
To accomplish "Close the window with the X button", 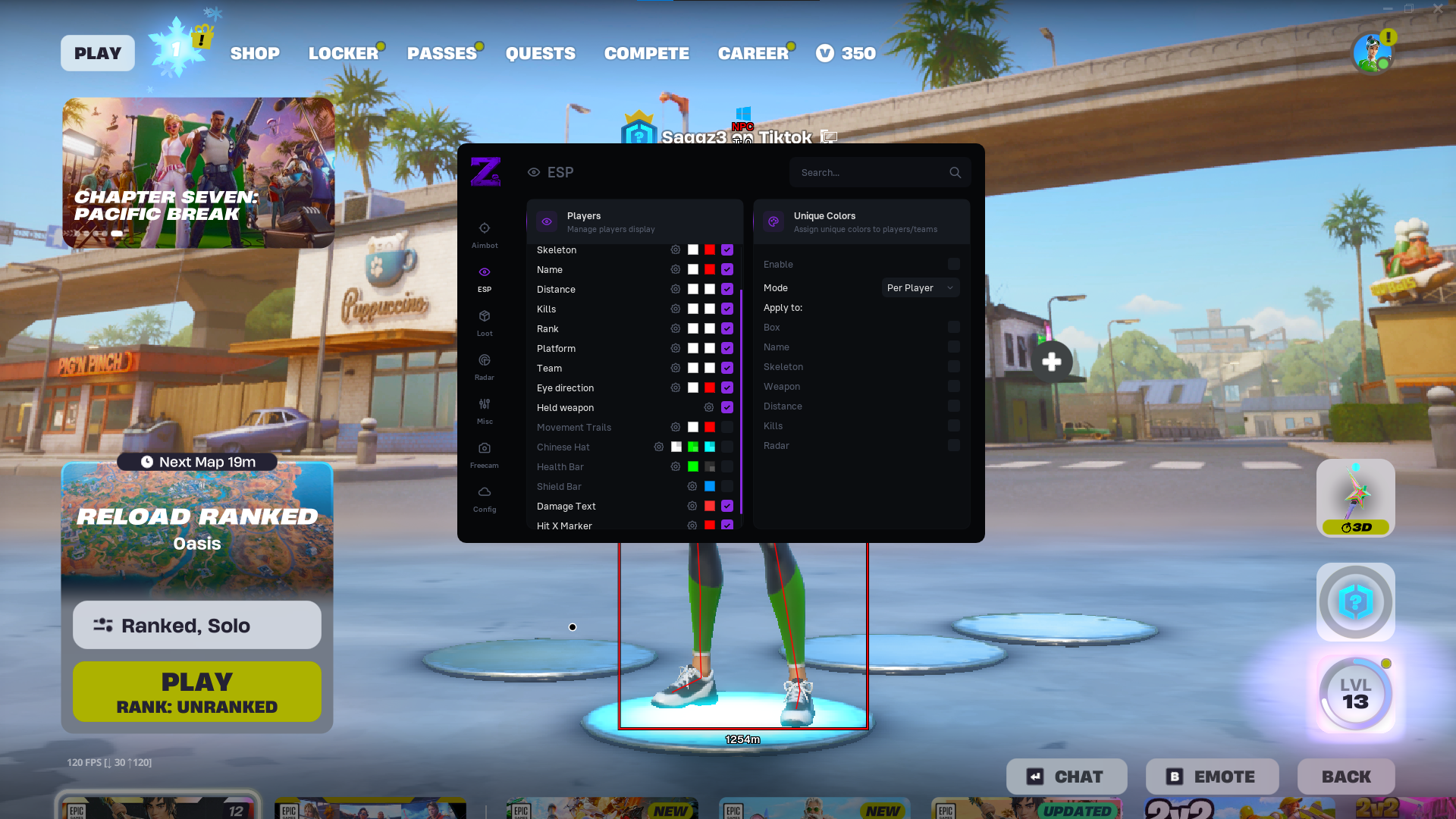I will [x=1438, y=9].
